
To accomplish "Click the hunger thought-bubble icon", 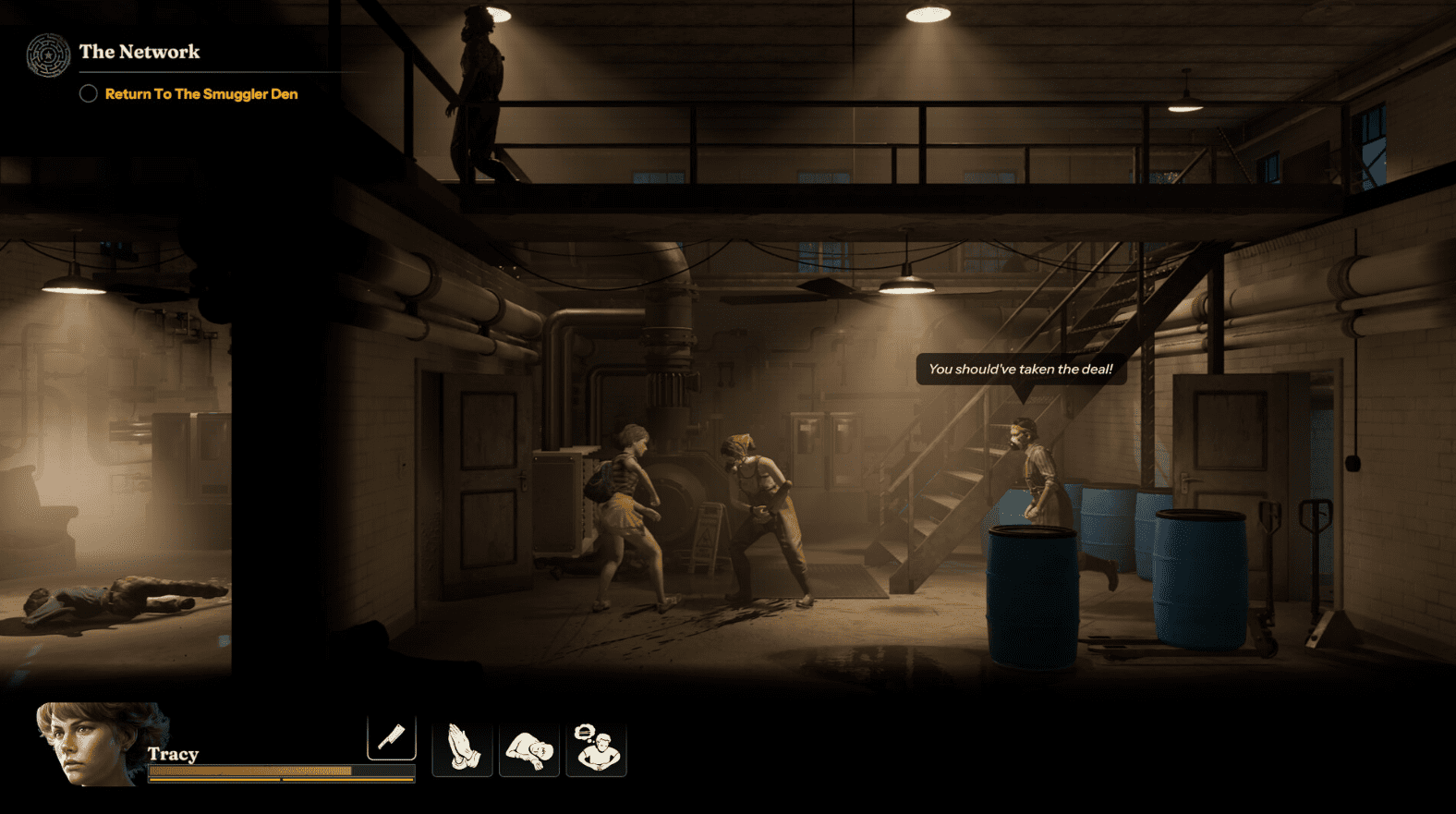I will point(597,747).
